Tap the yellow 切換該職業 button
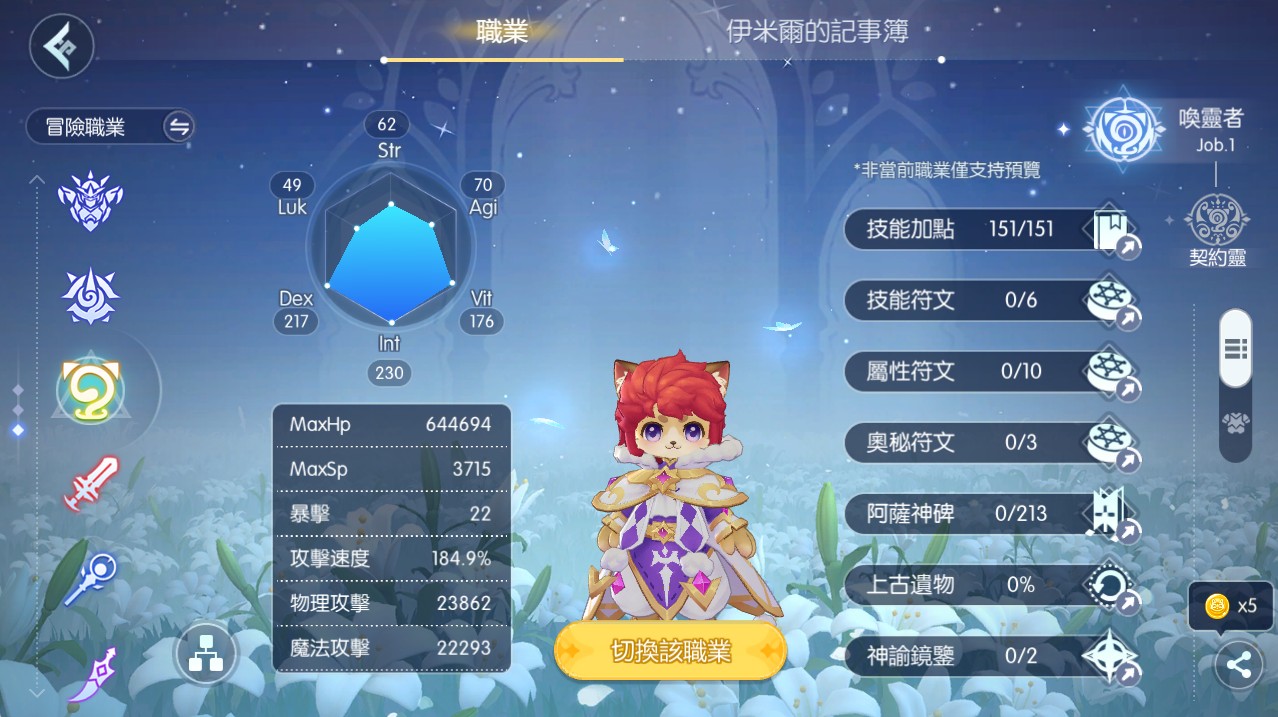Image resolution: width=1278 pixels, height=717 pixels. point(670,652)
